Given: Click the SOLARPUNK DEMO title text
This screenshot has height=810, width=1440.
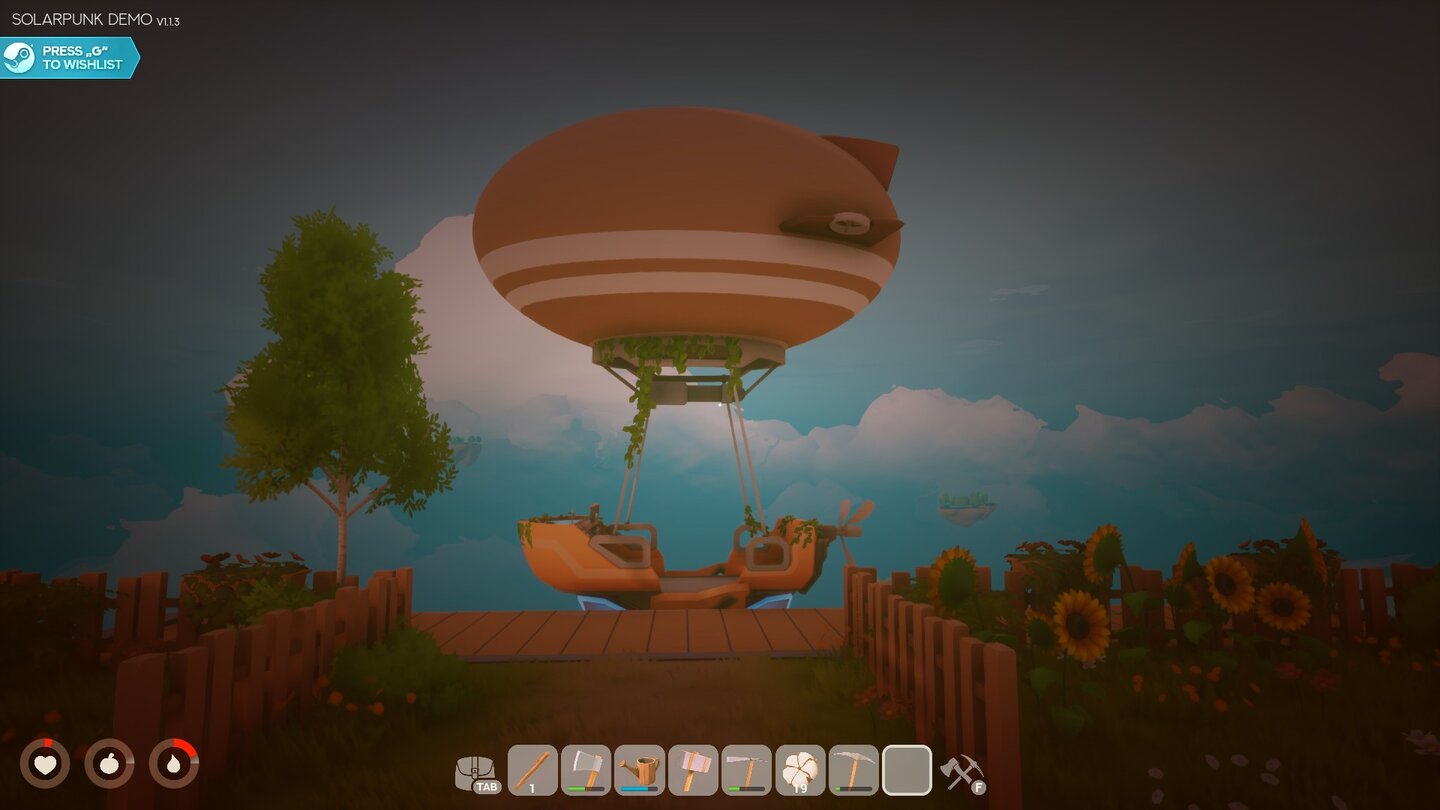Looking at the screenshot, I should [80, 16].
